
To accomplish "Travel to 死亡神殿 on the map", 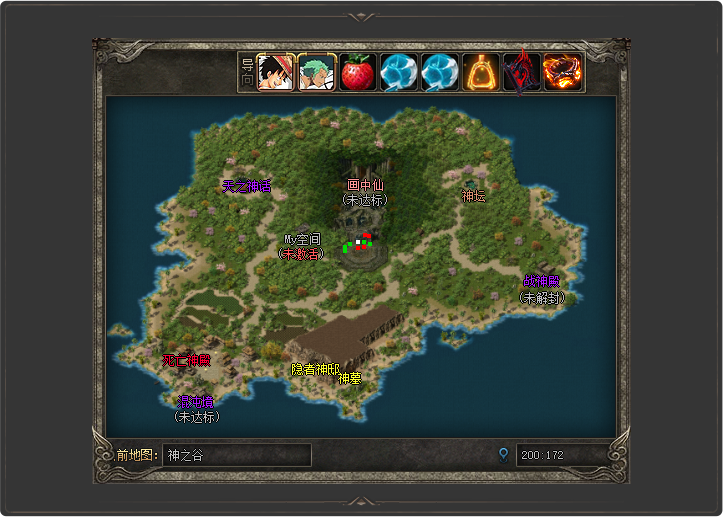I will [x=187, y=360].
